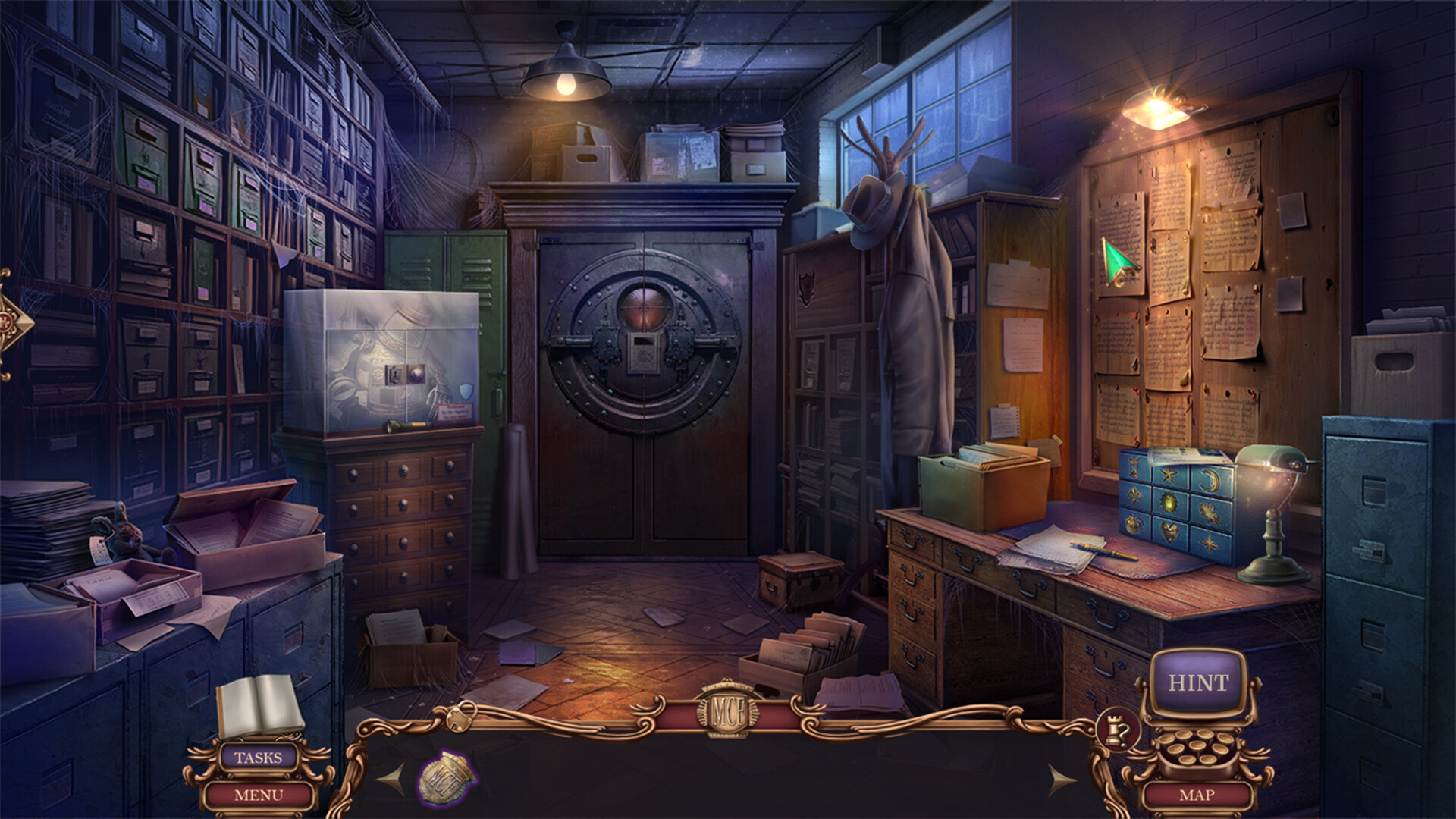Click the chess rook question-mark icon
The height and width of the screenshot is (819, 1456).
(x=1119, y=730)
